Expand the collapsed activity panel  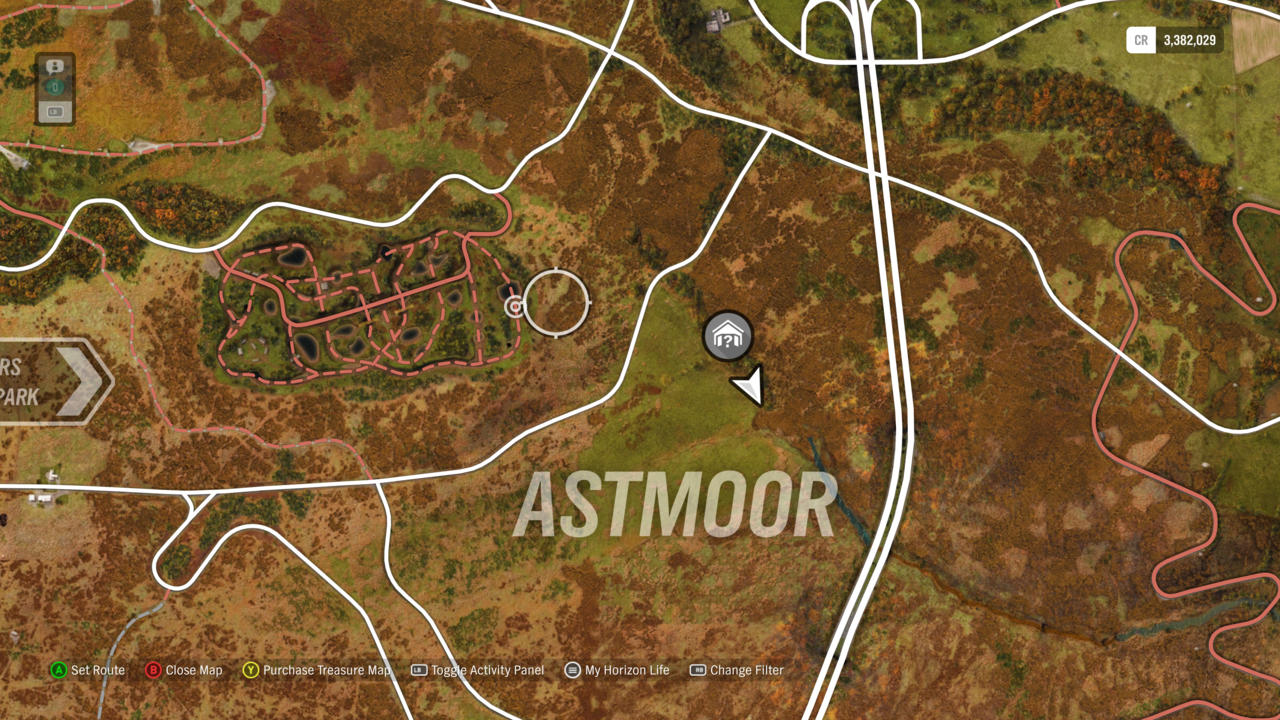pos(55,89)
